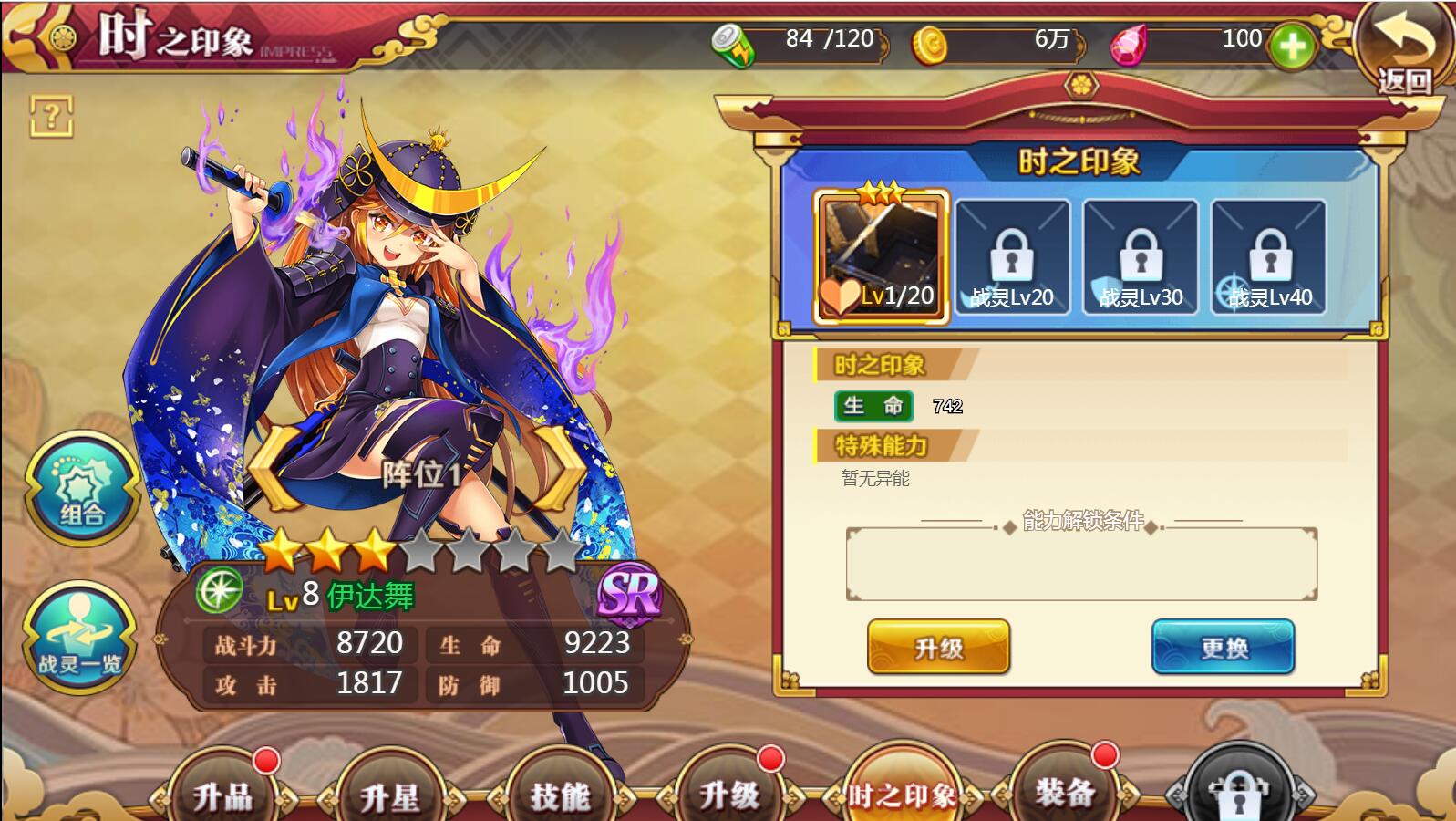Upgrade the impression with 升级 button
This screenshot has height=821, width=1456.
pos(938,647)
